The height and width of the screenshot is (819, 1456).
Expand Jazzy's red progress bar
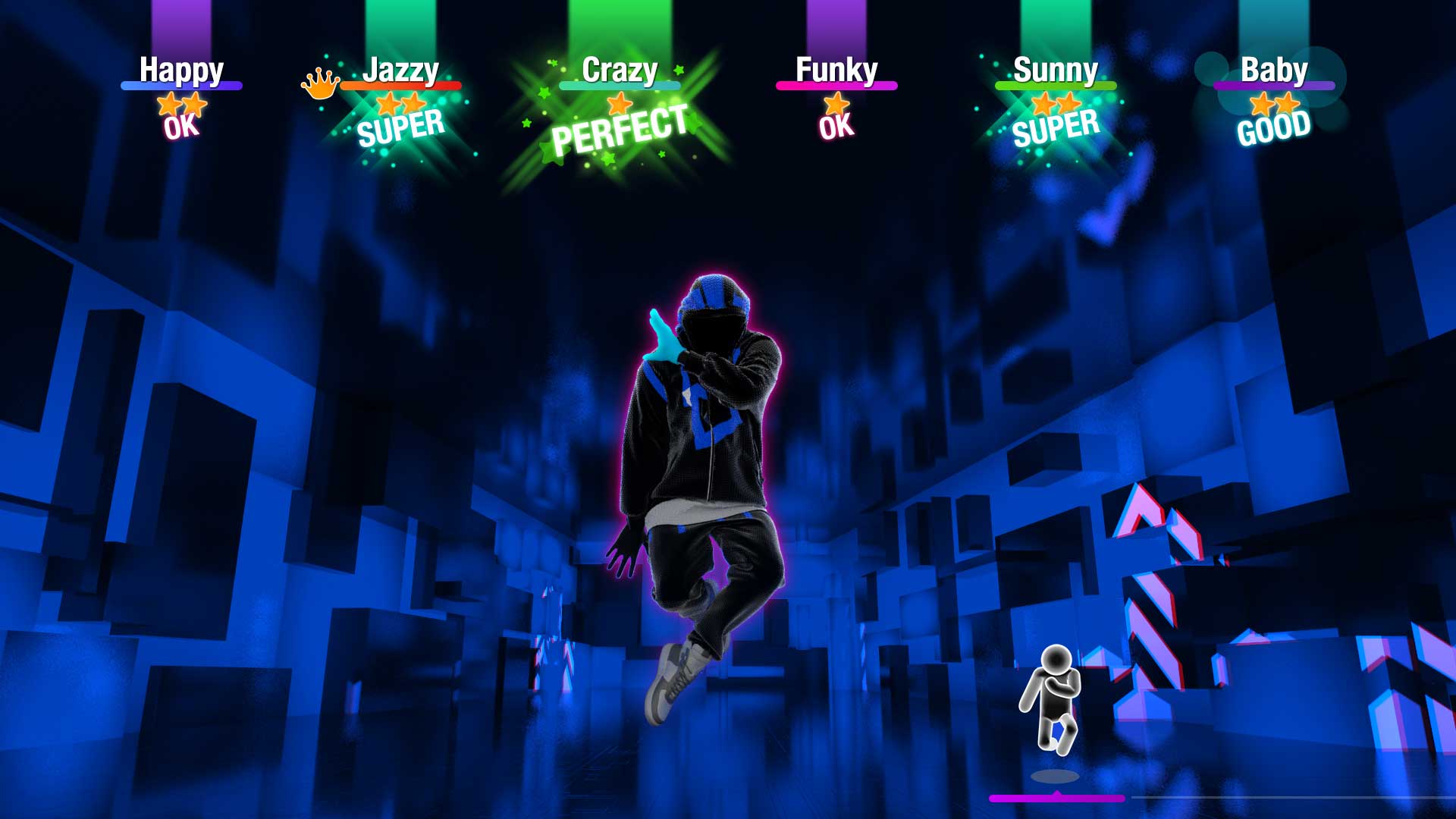pos(402,86)
